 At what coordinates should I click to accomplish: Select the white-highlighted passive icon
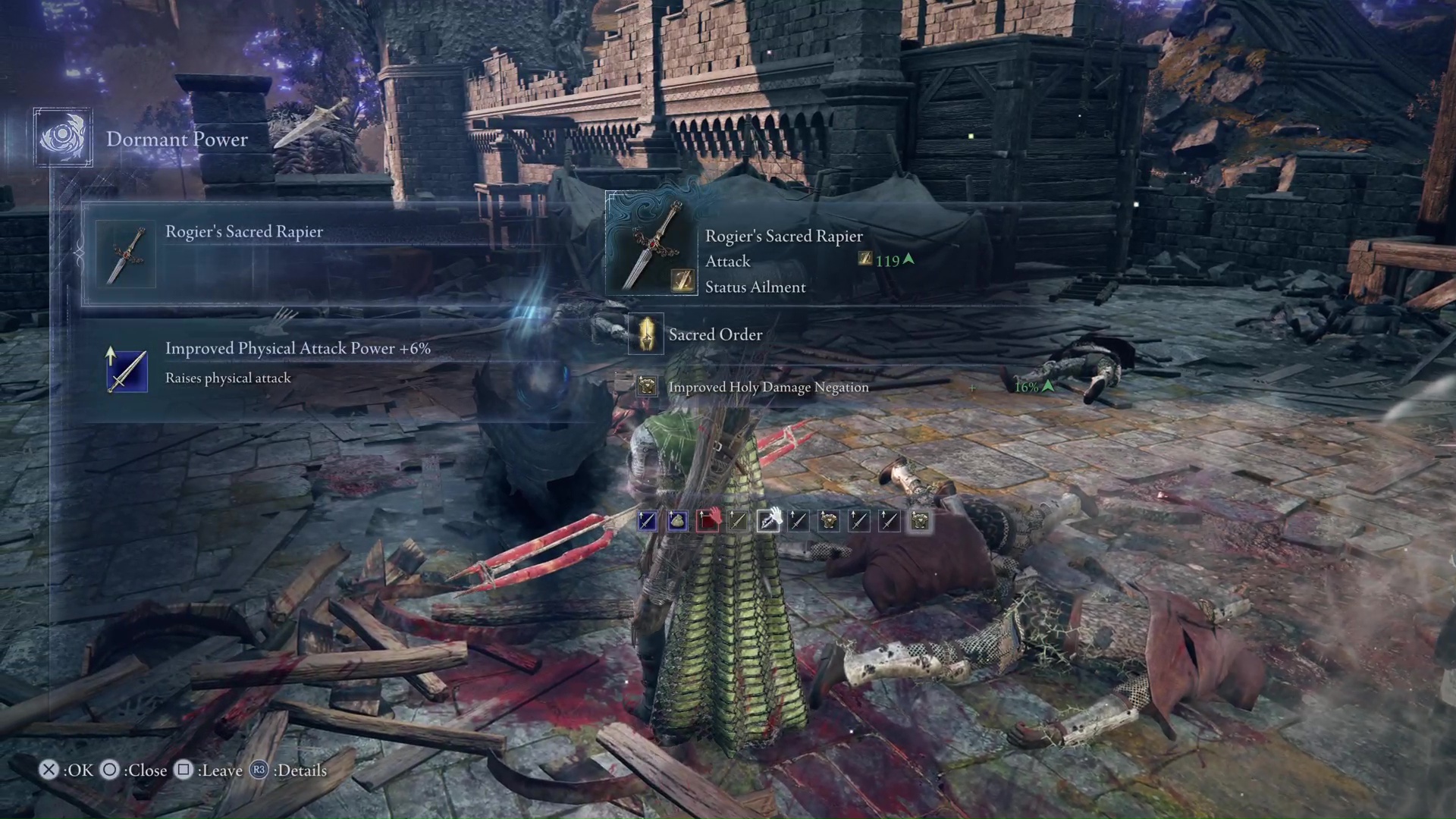(x=768, y=521)
